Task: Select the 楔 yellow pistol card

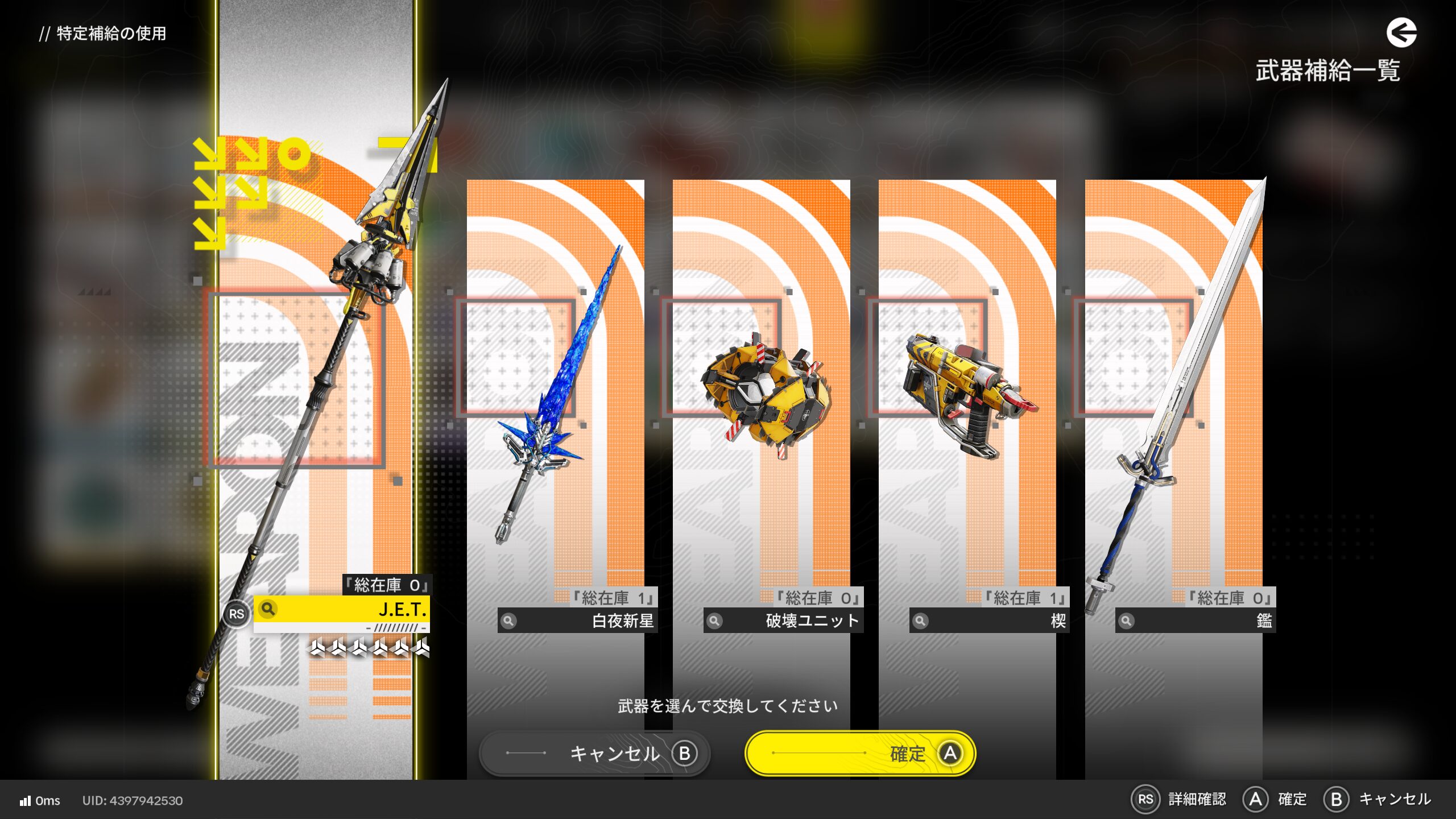Action: (x=967, y=398)
